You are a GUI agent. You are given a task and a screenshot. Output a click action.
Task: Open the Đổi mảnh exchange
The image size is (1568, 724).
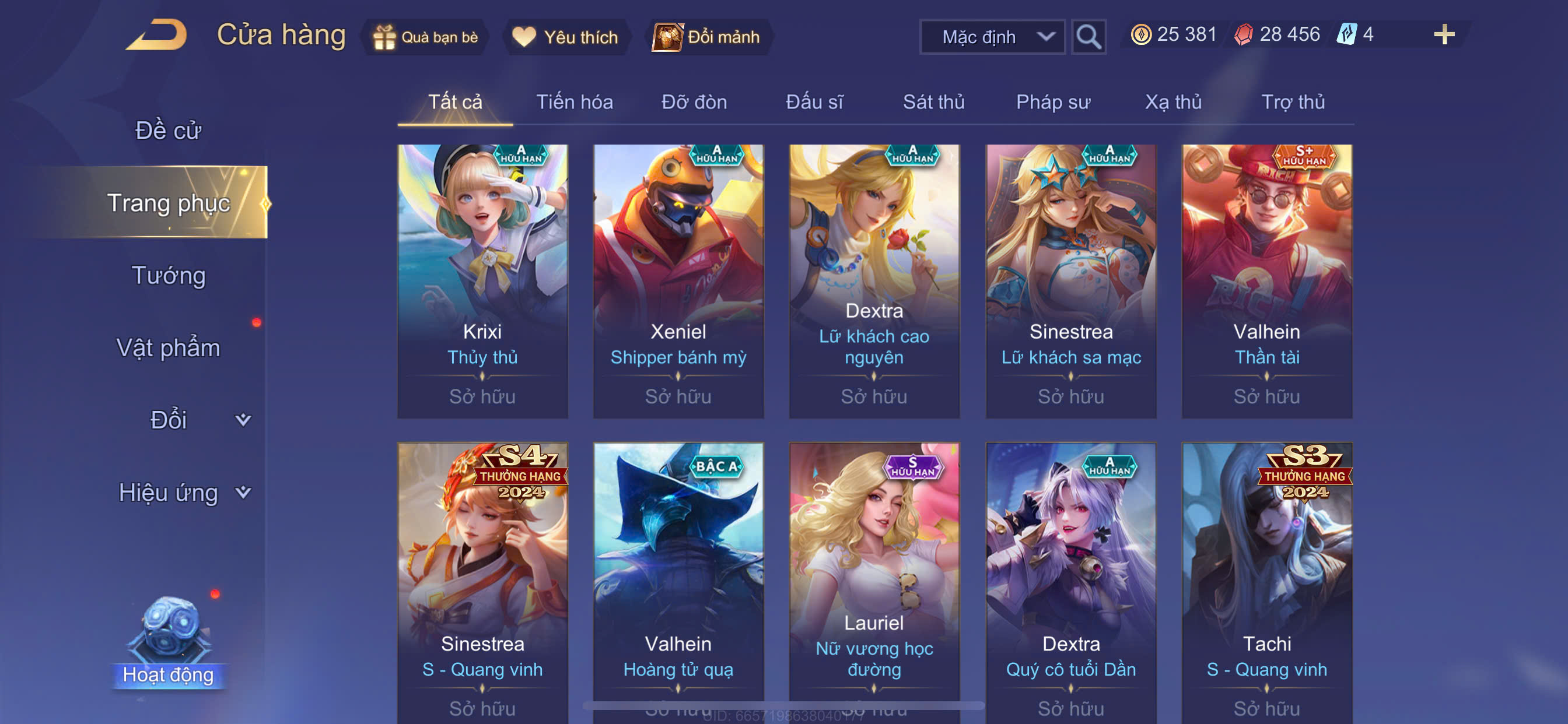706,37
